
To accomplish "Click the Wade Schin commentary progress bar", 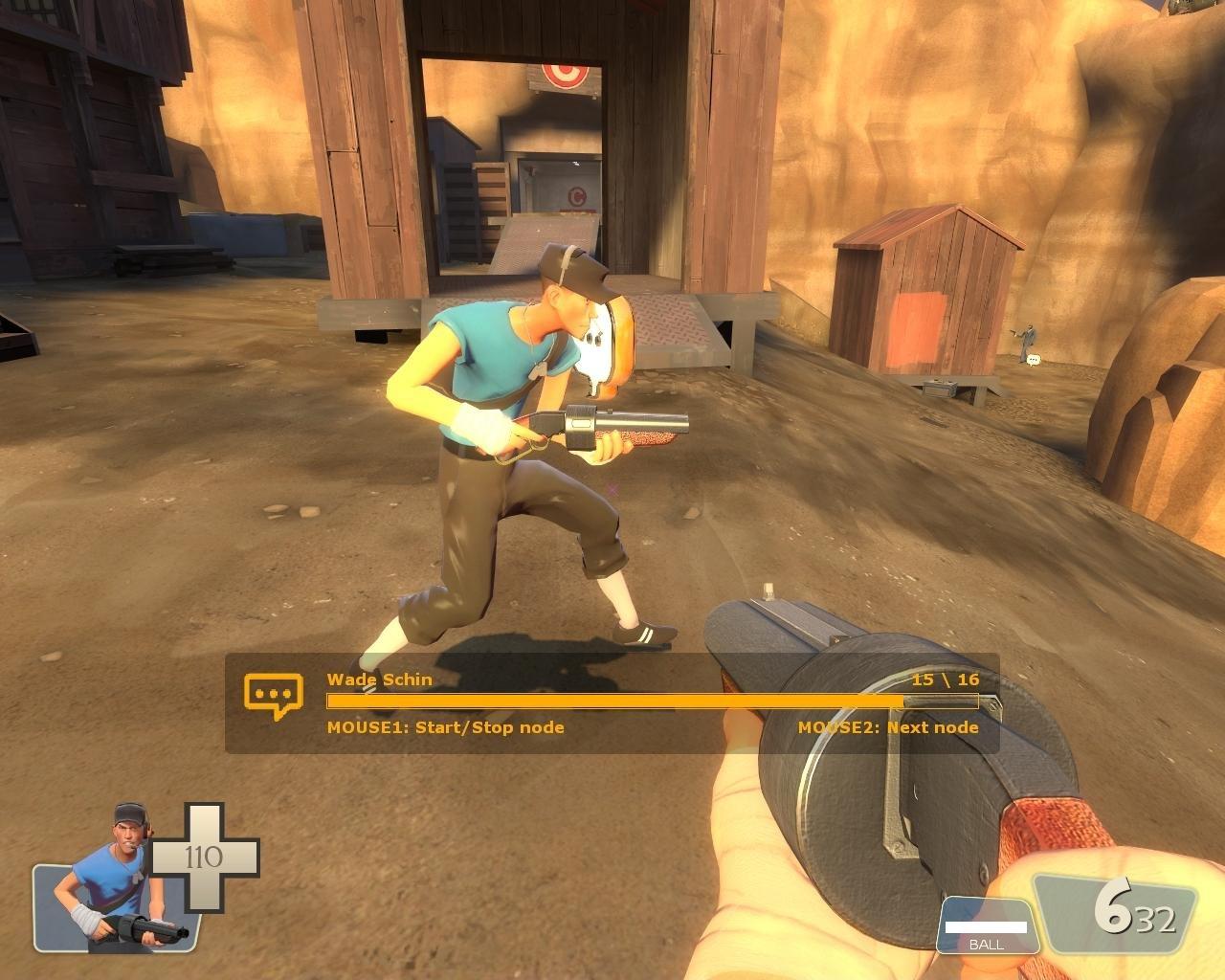I will pos(652,702).
